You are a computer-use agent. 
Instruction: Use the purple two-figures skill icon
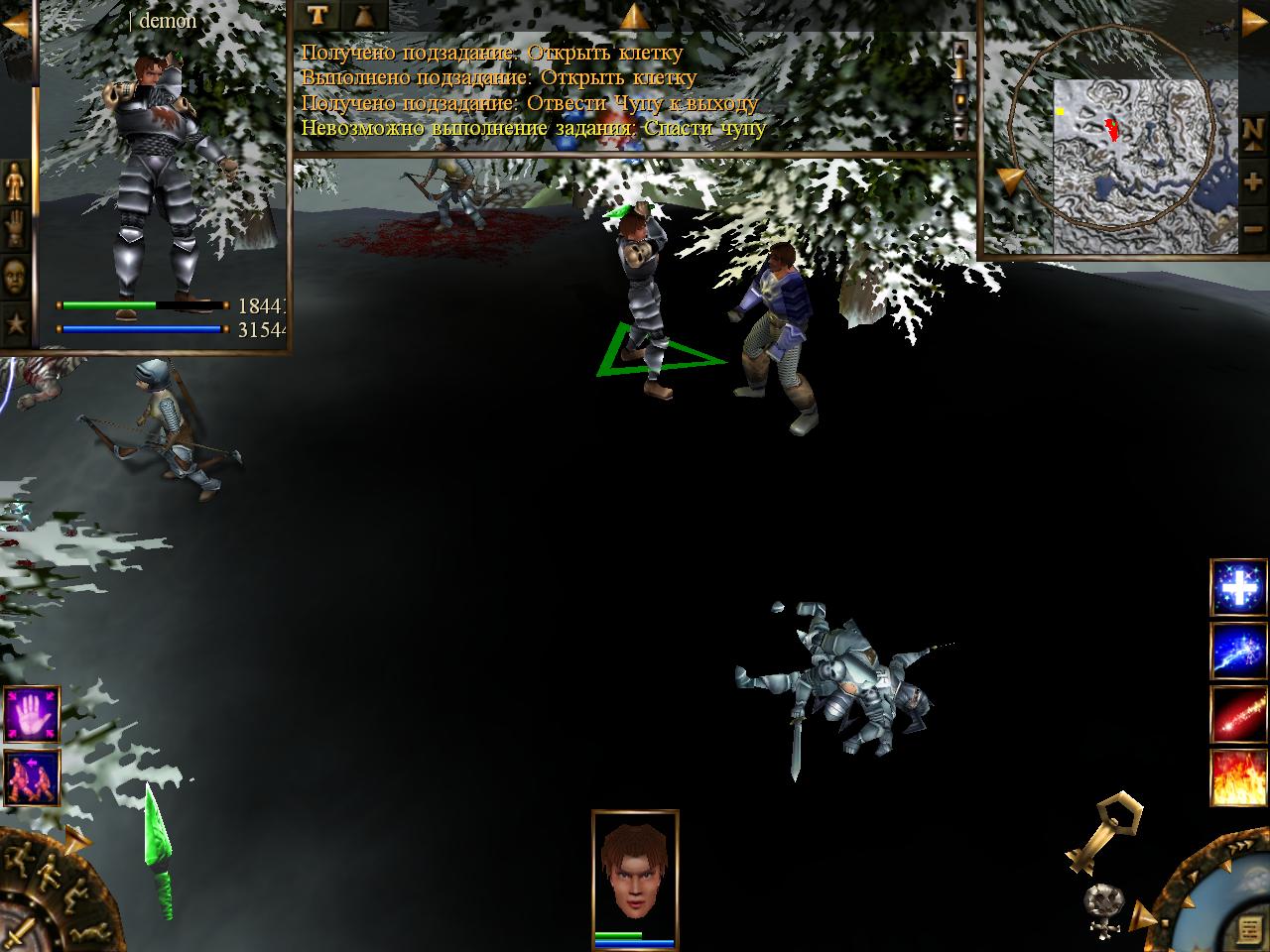point(32,776)
